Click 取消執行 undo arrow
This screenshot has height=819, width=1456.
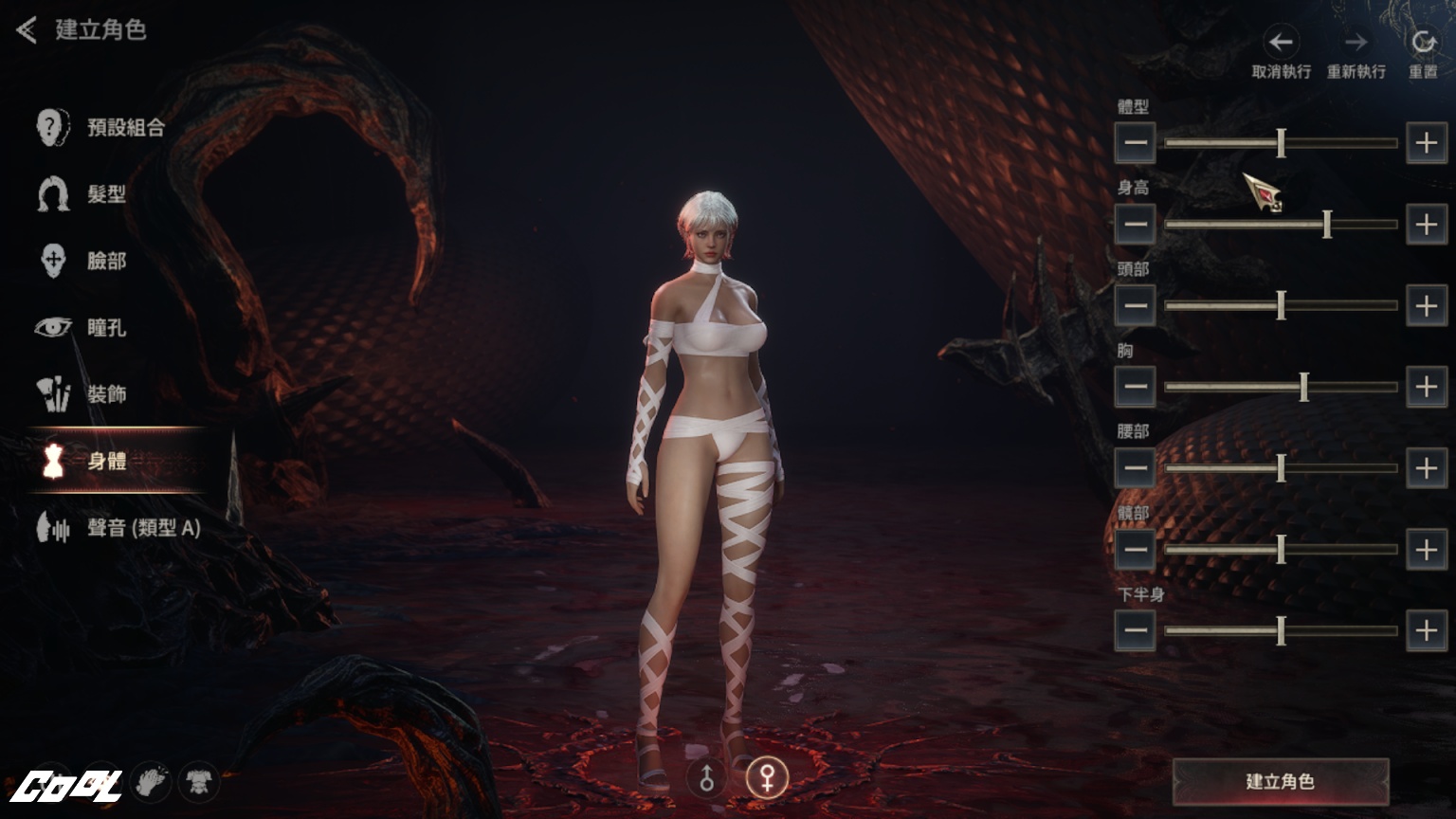click(1281, 42)
